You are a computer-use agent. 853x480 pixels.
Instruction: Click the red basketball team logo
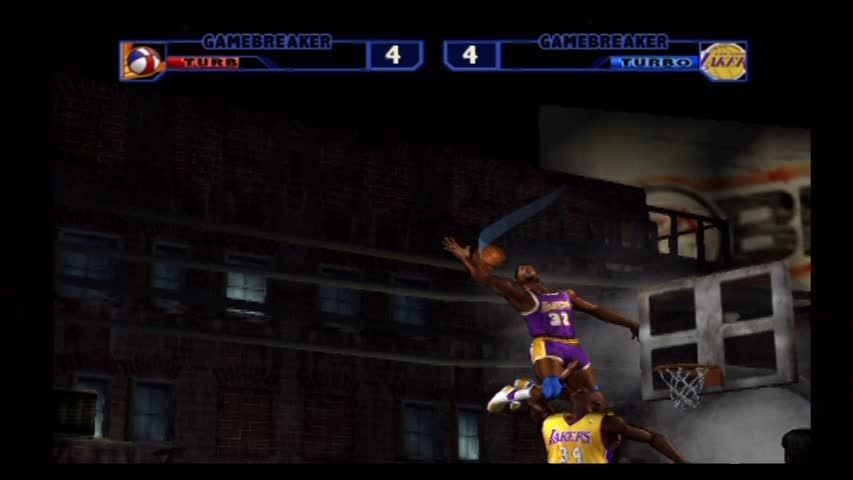[x=142, y=61]
